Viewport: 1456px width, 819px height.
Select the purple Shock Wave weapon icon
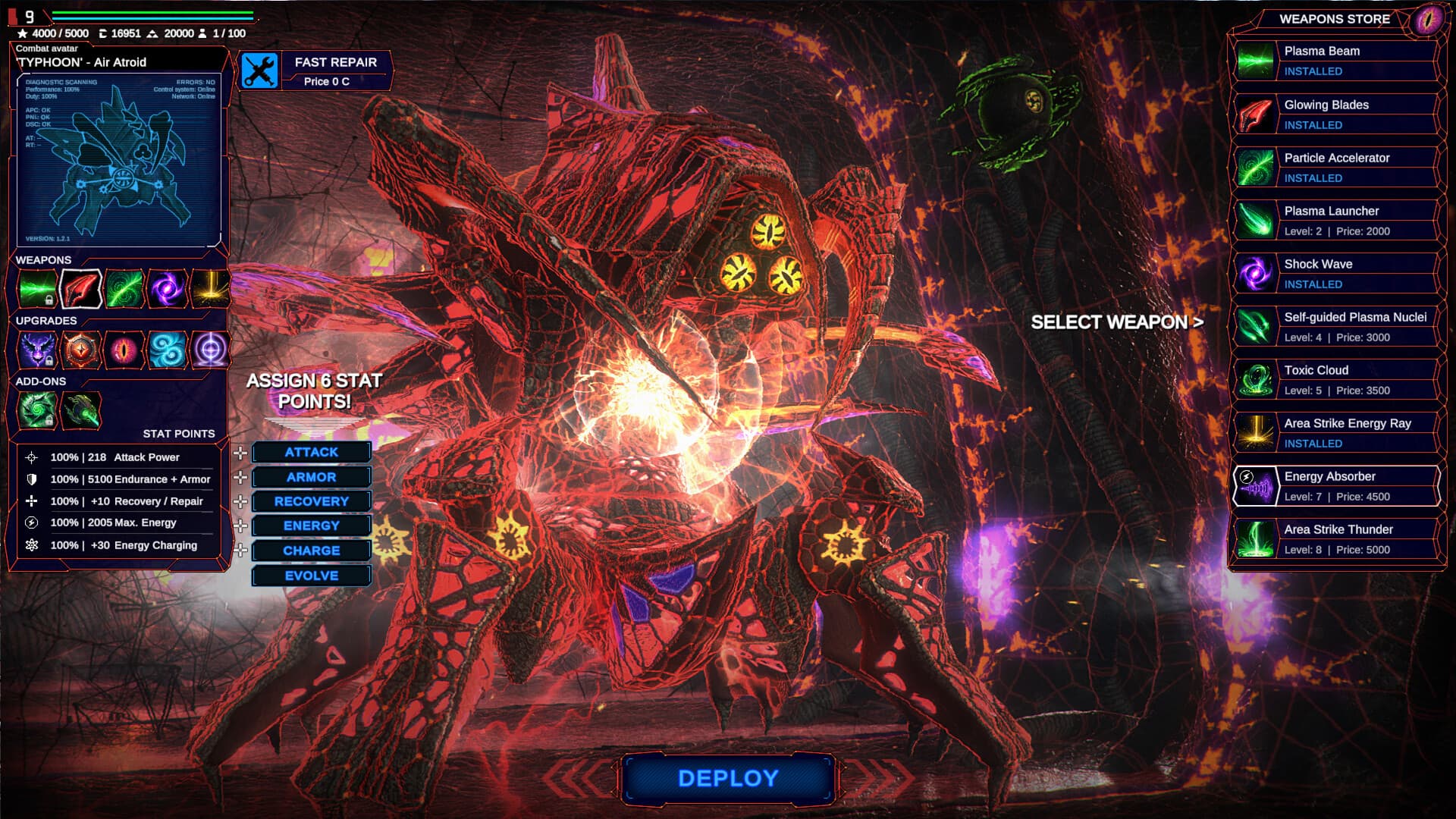[x=167, y=289]
